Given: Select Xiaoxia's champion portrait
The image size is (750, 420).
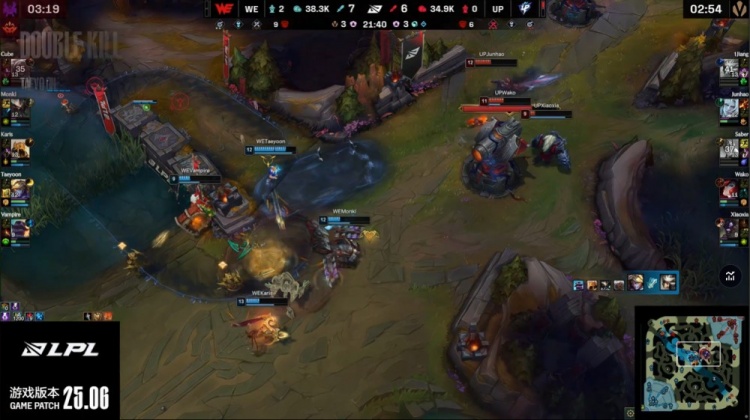Looking at the screenshot, I should (x=730, y=229).
